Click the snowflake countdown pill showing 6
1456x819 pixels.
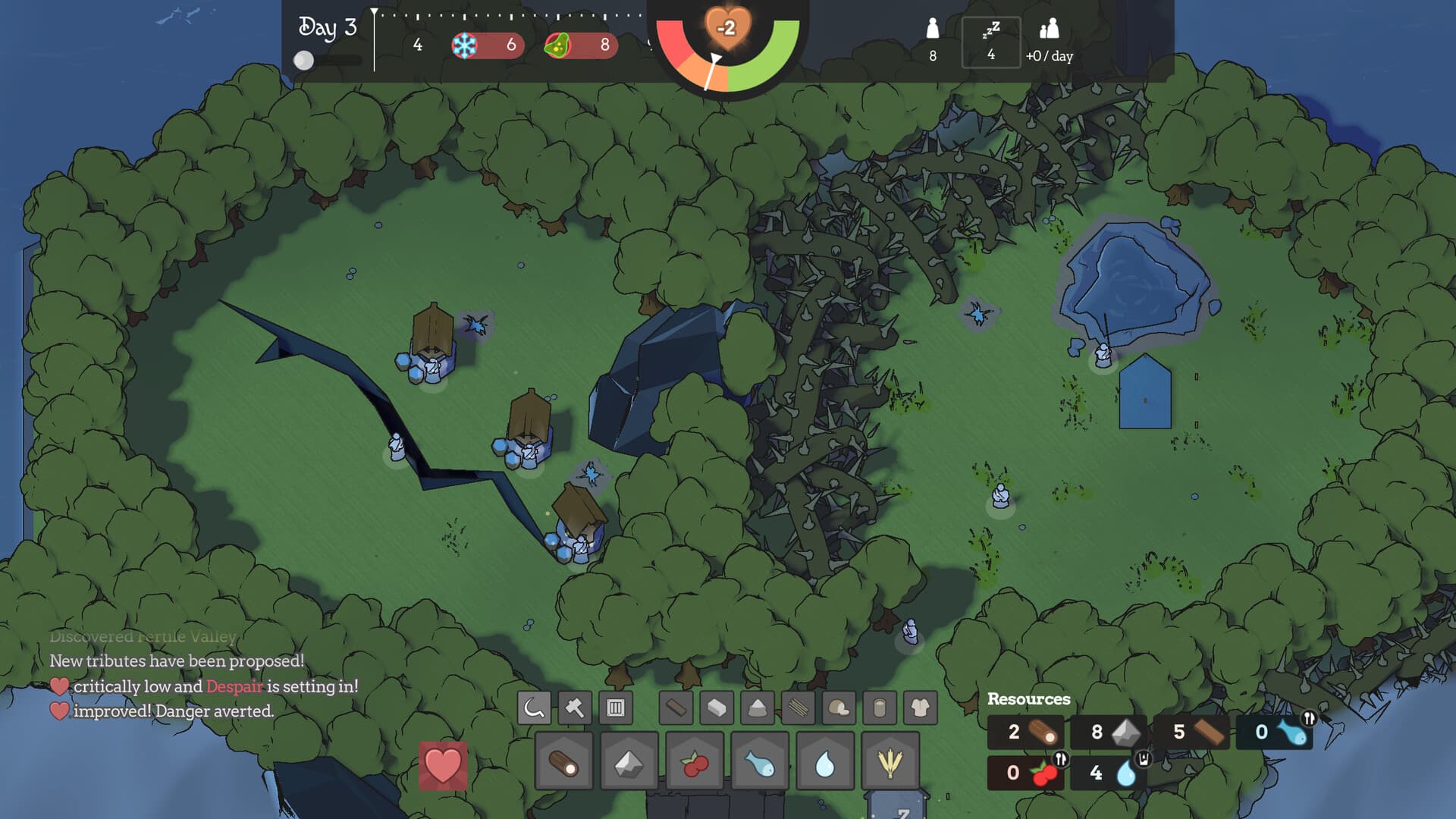[x=488, y=46]
